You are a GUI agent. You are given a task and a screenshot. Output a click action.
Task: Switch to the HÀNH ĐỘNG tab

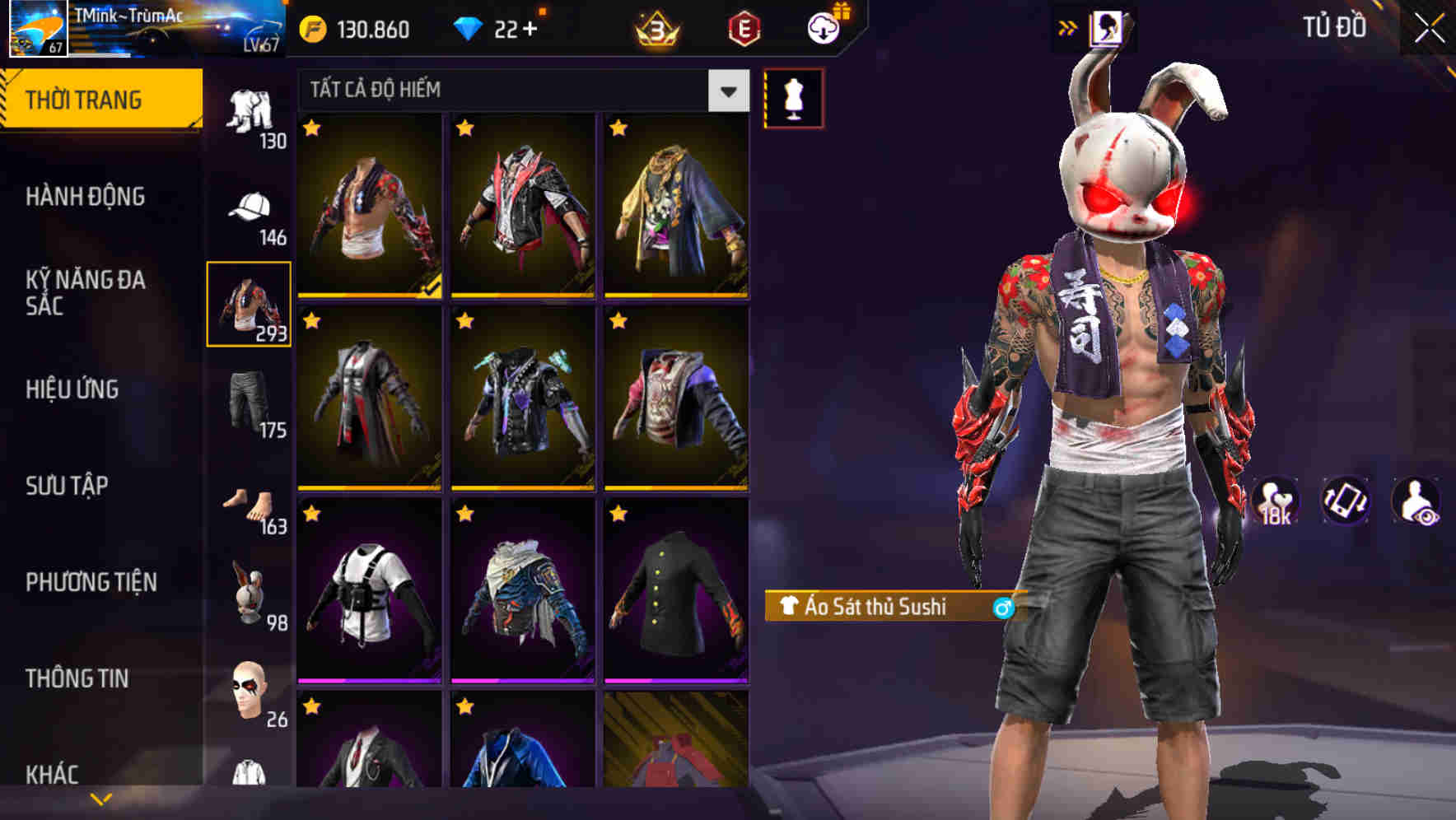tap(85, 197)
